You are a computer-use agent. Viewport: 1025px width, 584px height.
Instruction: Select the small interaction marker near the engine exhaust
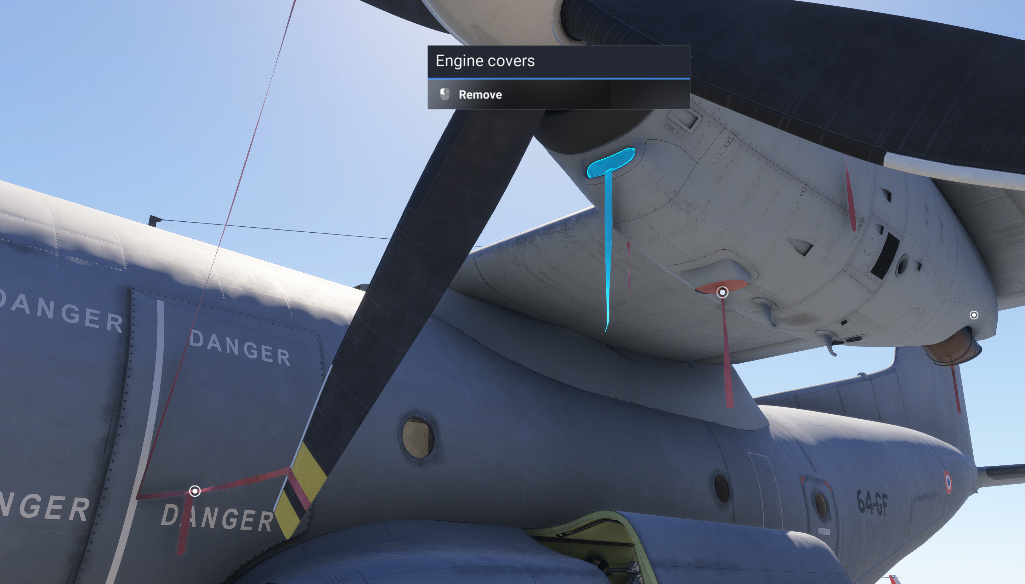(x=974, y=315)
